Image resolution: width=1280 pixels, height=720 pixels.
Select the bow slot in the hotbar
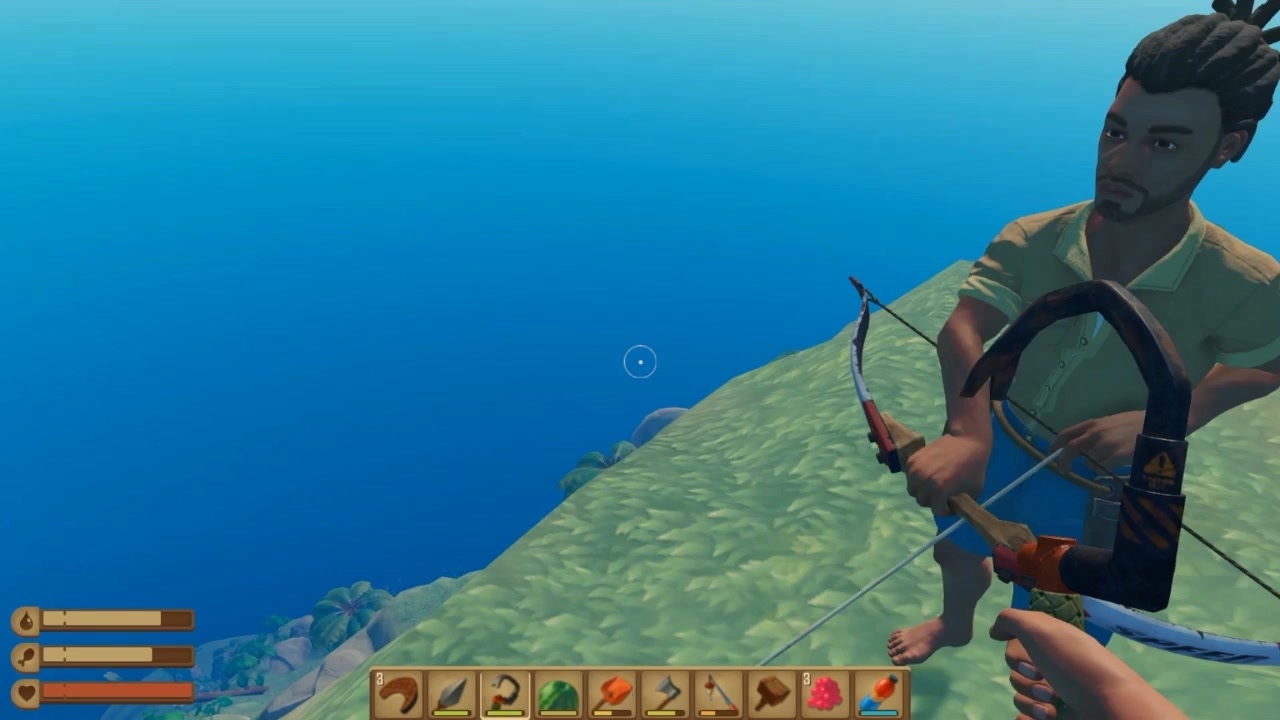[505, 694]
